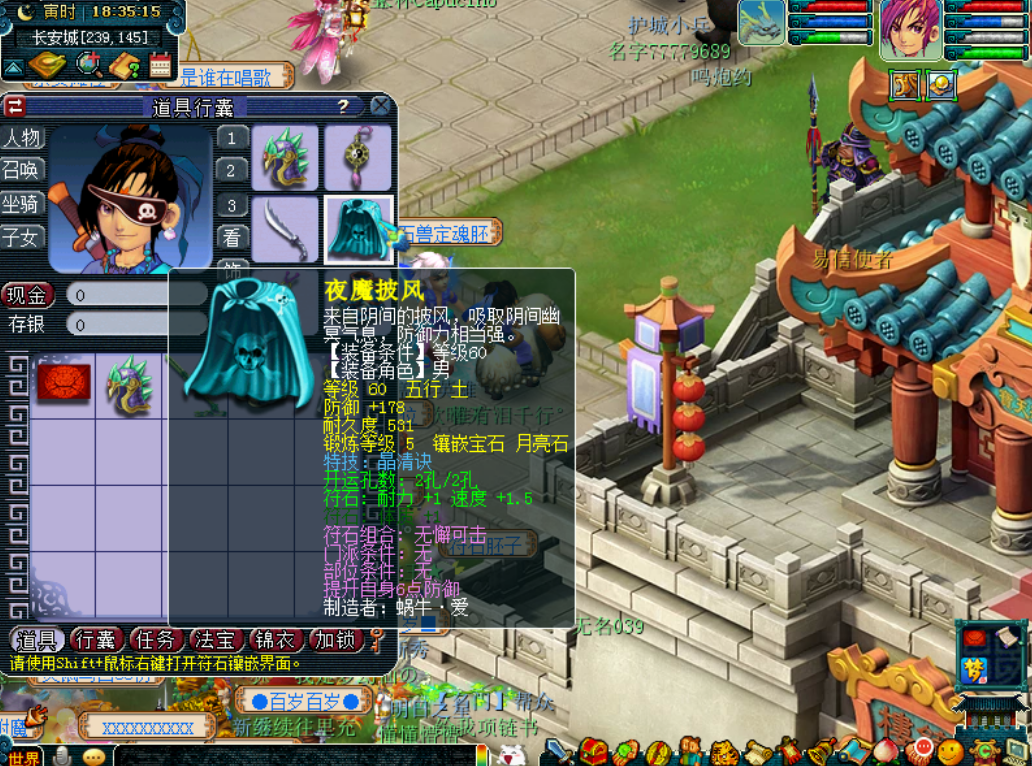The width and height of the screenshot is (1032, 766).
Task: Switch to the 召唤 summon view
Action: [x=22, y=170]
